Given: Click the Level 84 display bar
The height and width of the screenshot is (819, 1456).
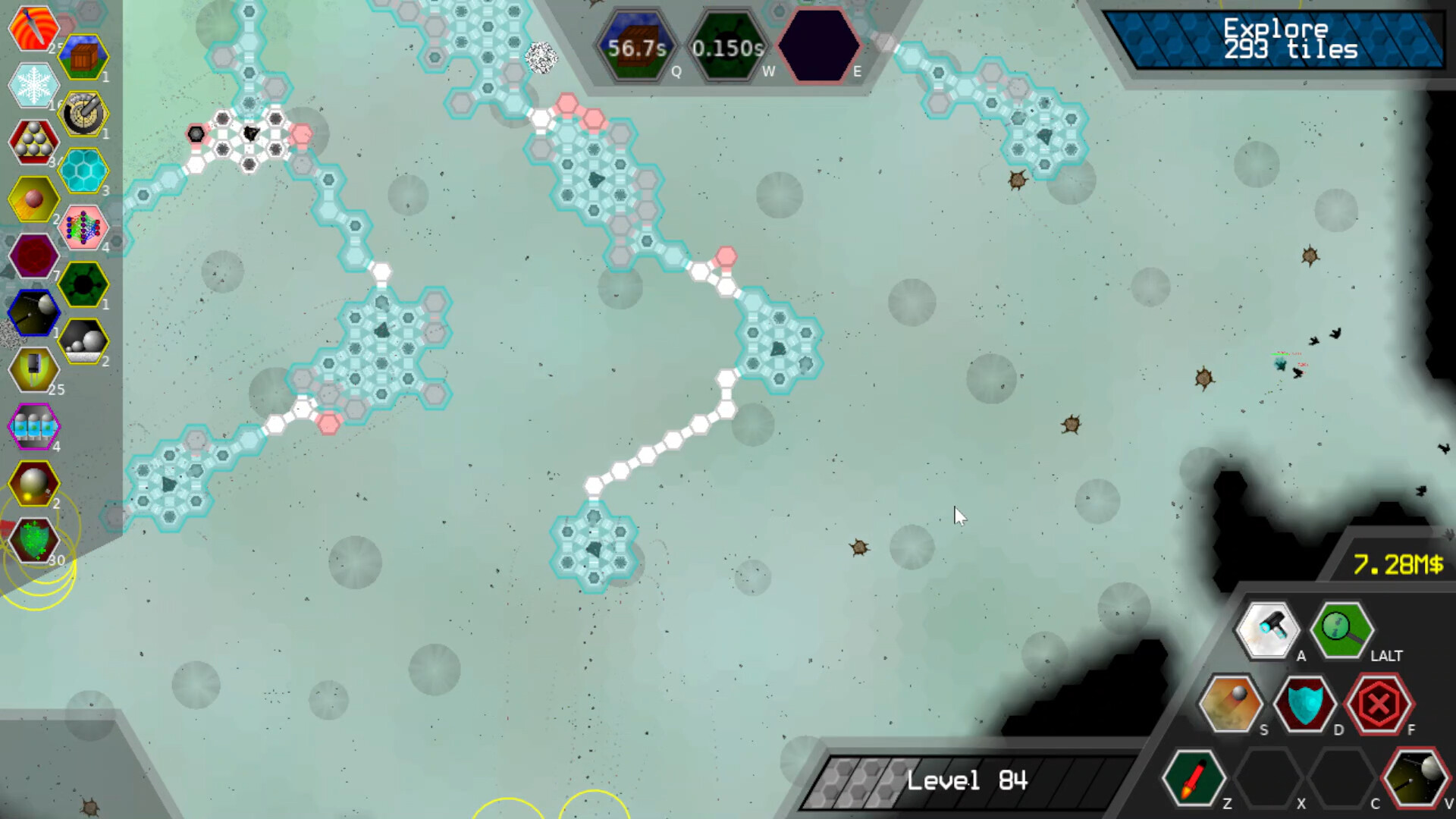Looking at the screenshot, I should [963, 780].
